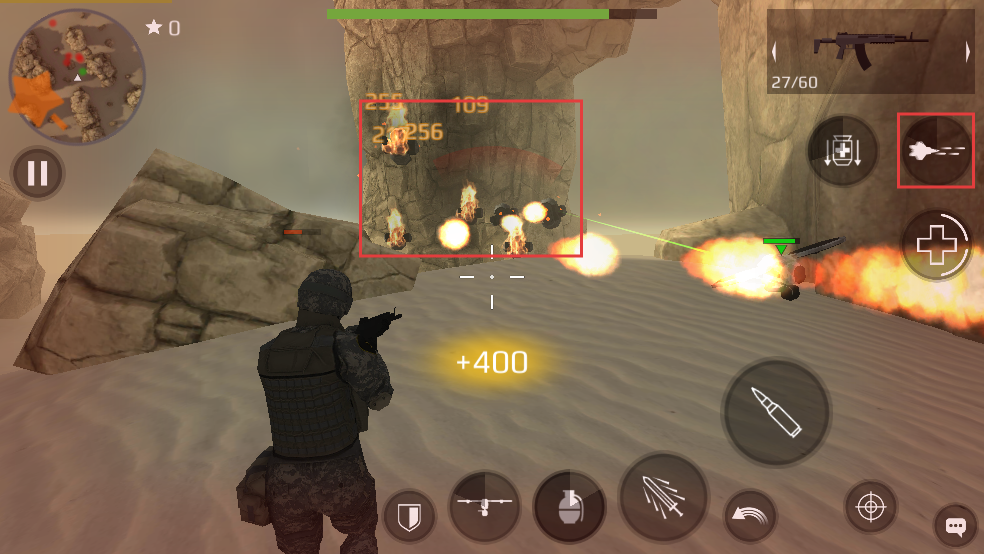984x554 pixels.
Task: Activate the shield ability
Action: 410,517
